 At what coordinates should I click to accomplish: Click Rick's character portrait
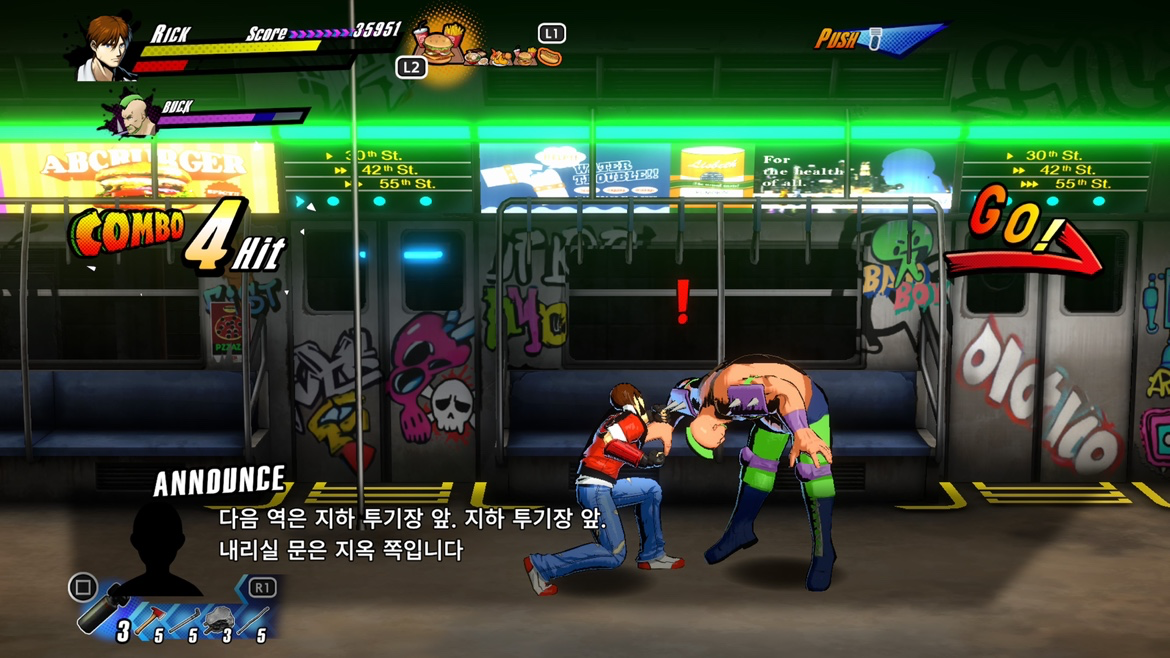click(x=107, y=47)
